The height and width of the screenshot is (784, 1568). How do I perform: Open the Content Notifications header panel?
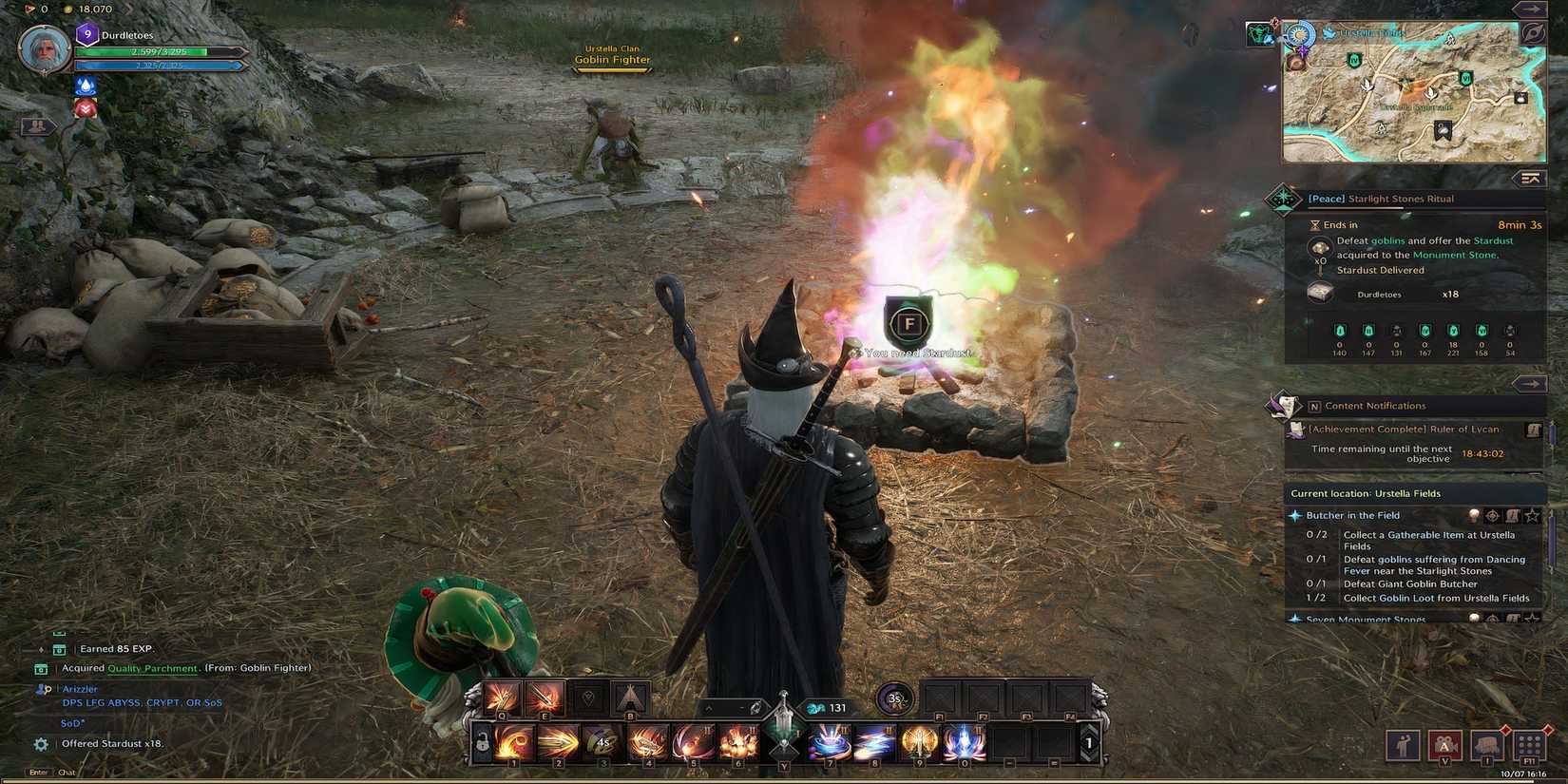point(1375,406)
